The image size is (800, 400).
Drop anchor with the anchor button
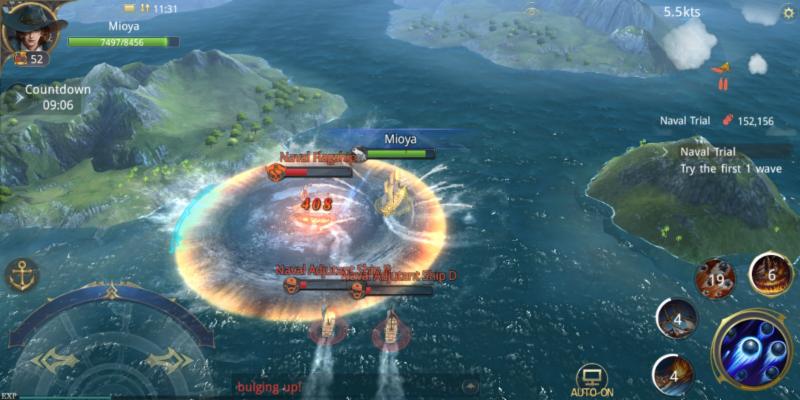[22, 274]
